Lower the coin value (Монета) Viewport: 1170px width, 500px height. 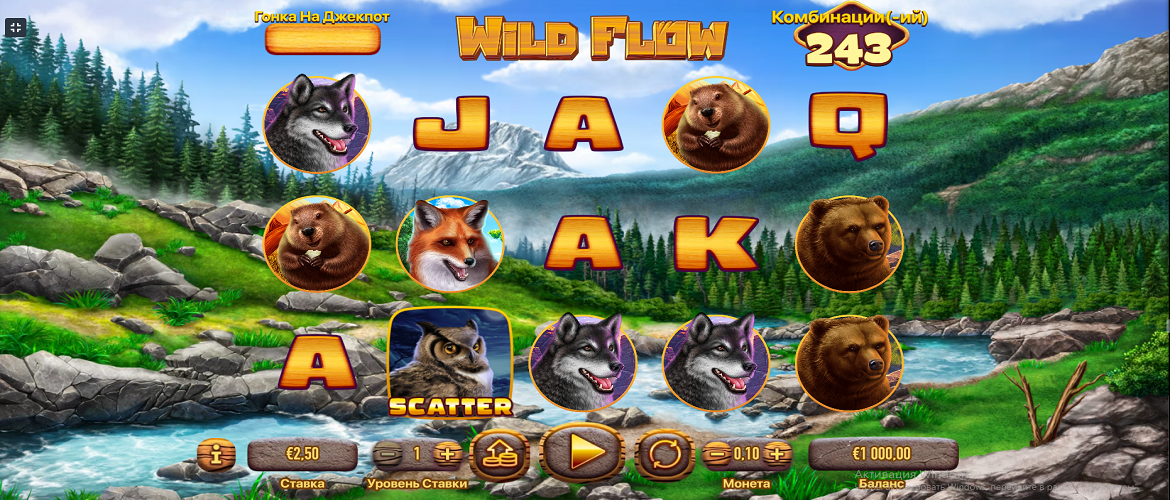717,454
